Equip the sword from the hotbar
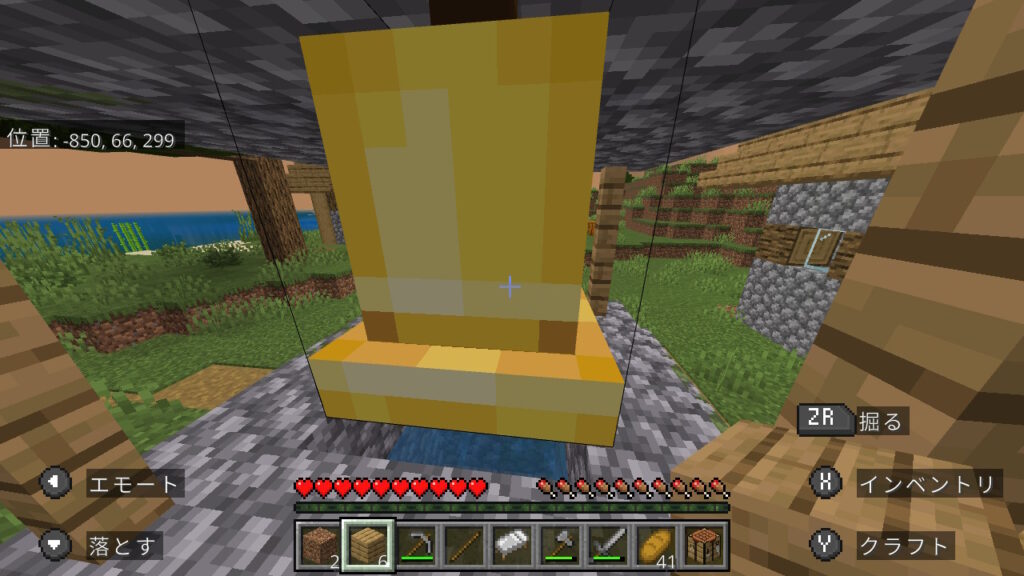Screen dimensions: 1024x576 pos(608,546)
